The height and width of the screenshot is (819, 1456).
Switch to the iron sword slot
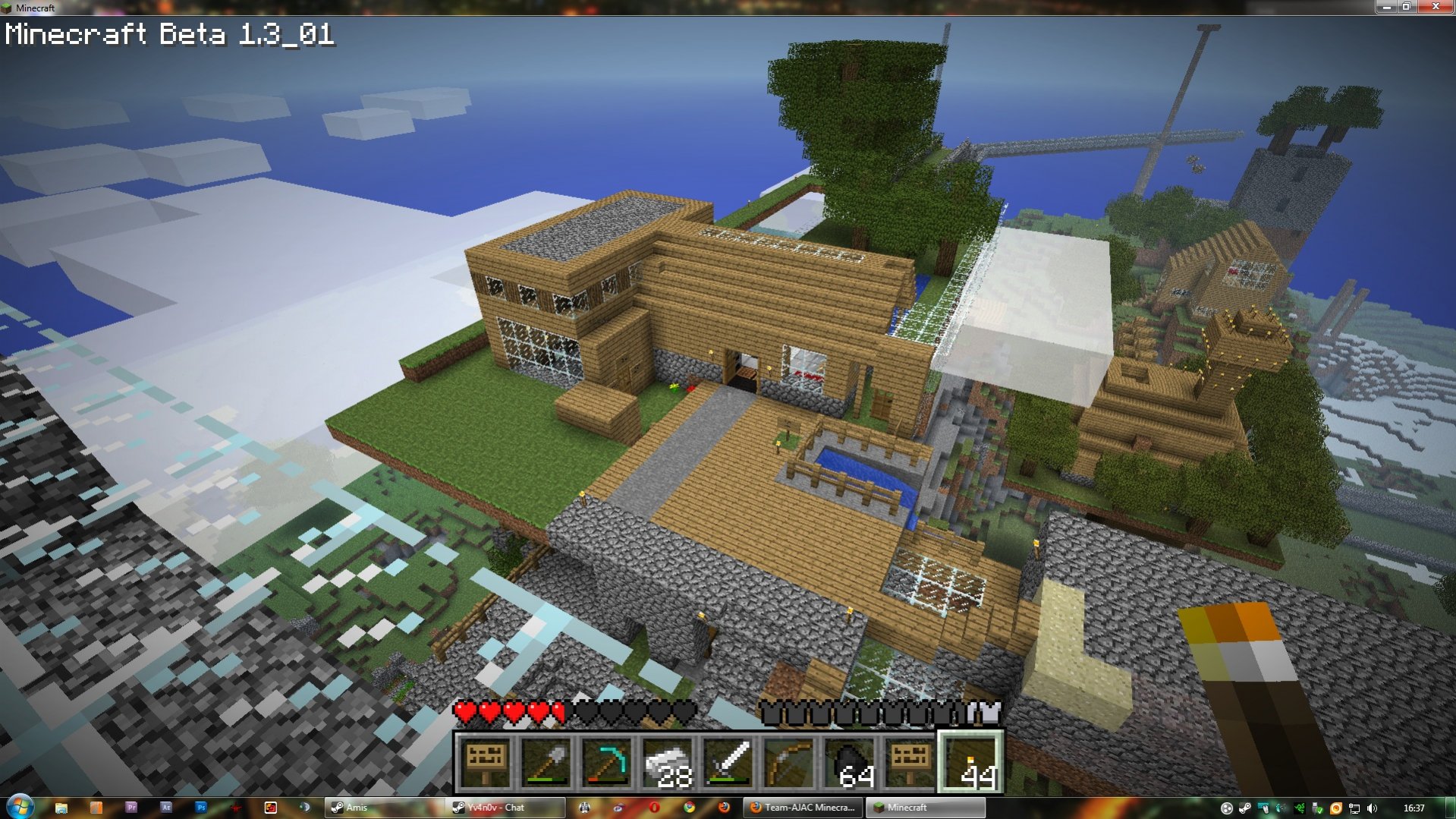[729, 763]
